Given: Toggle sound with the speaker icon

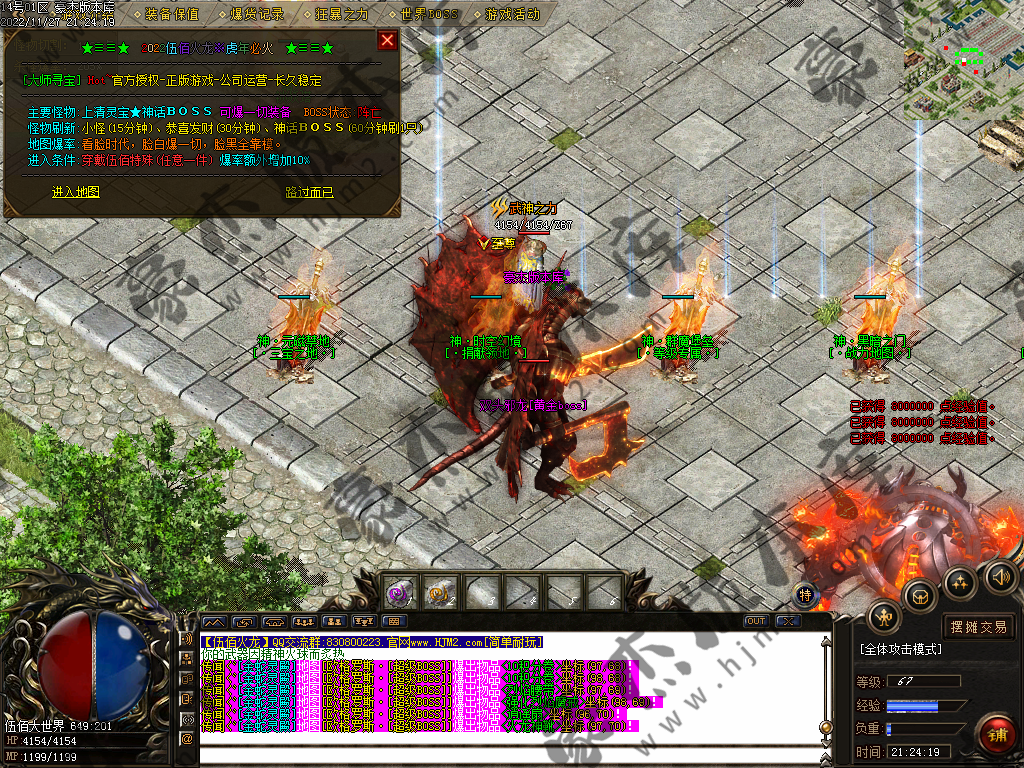Looking at the screenshot, I should 1000,577.
